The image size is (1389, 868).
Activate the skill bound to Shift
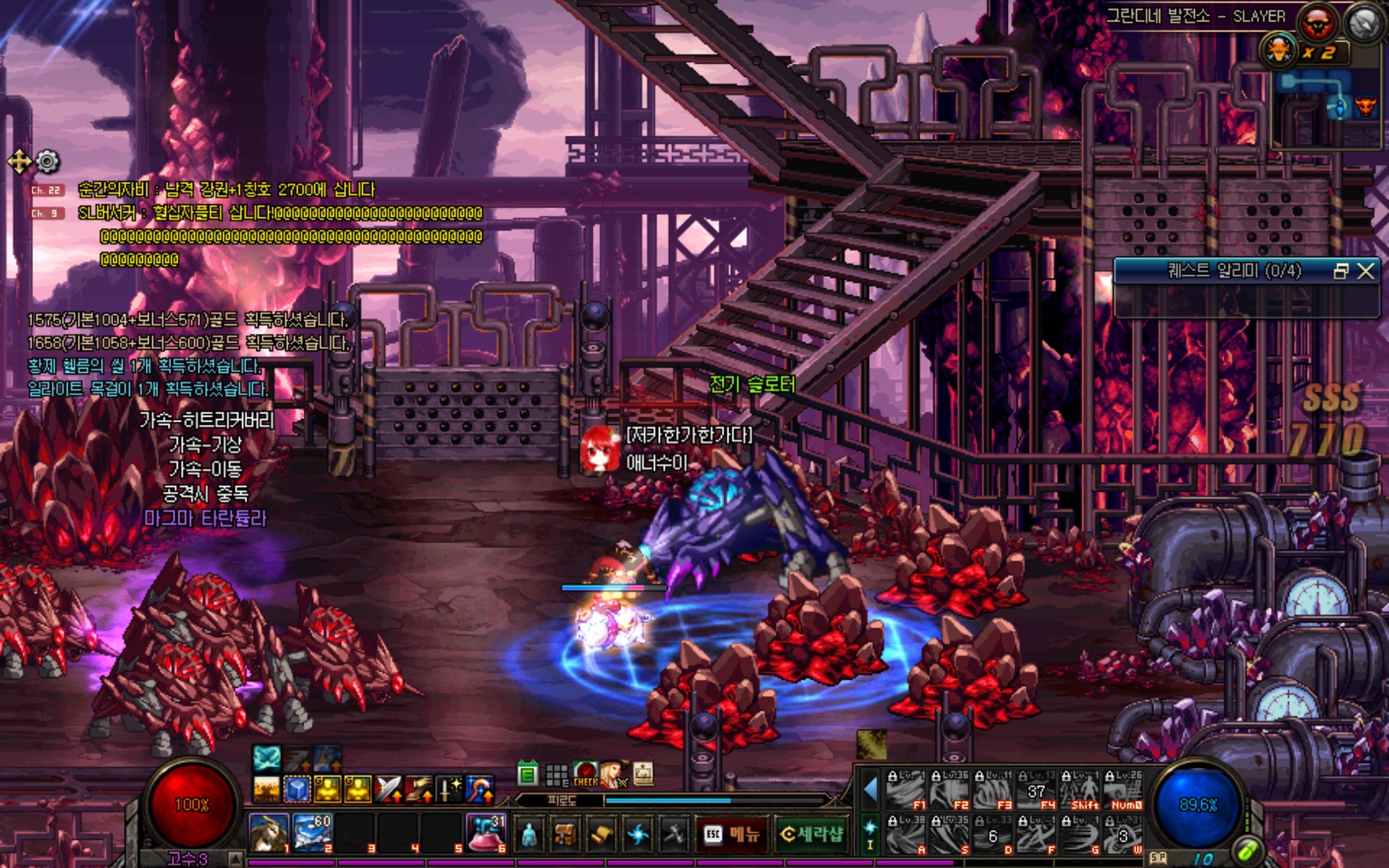point(1081,791)
